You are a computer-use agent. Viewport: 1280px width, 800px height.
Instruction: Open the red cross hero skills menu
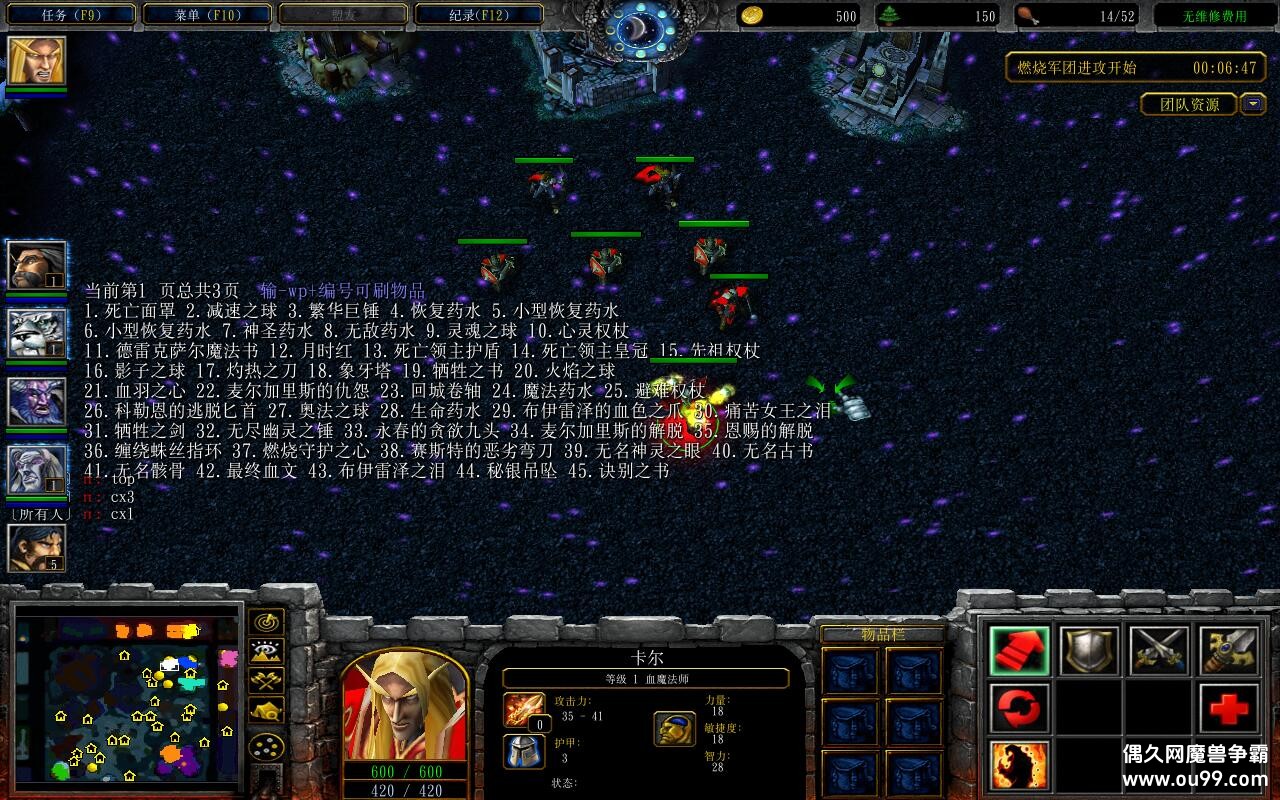click(1229, 709)
